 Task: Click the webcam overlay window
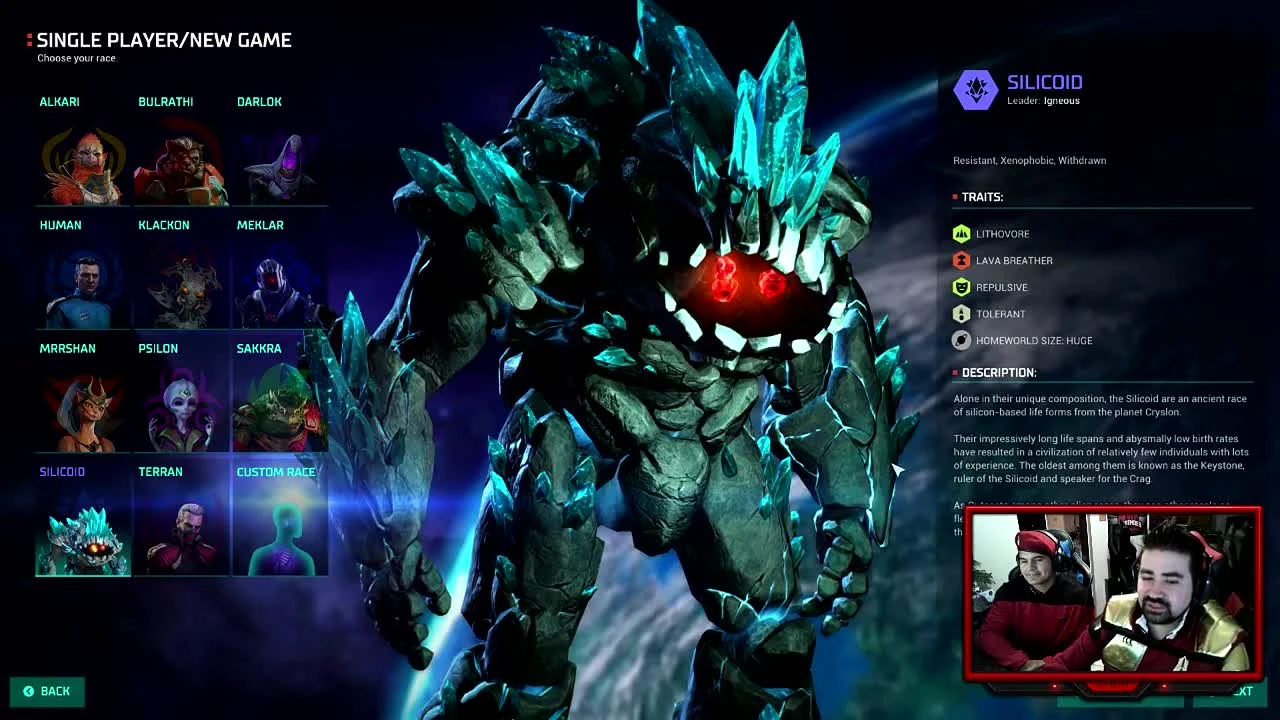point(1113,594)
